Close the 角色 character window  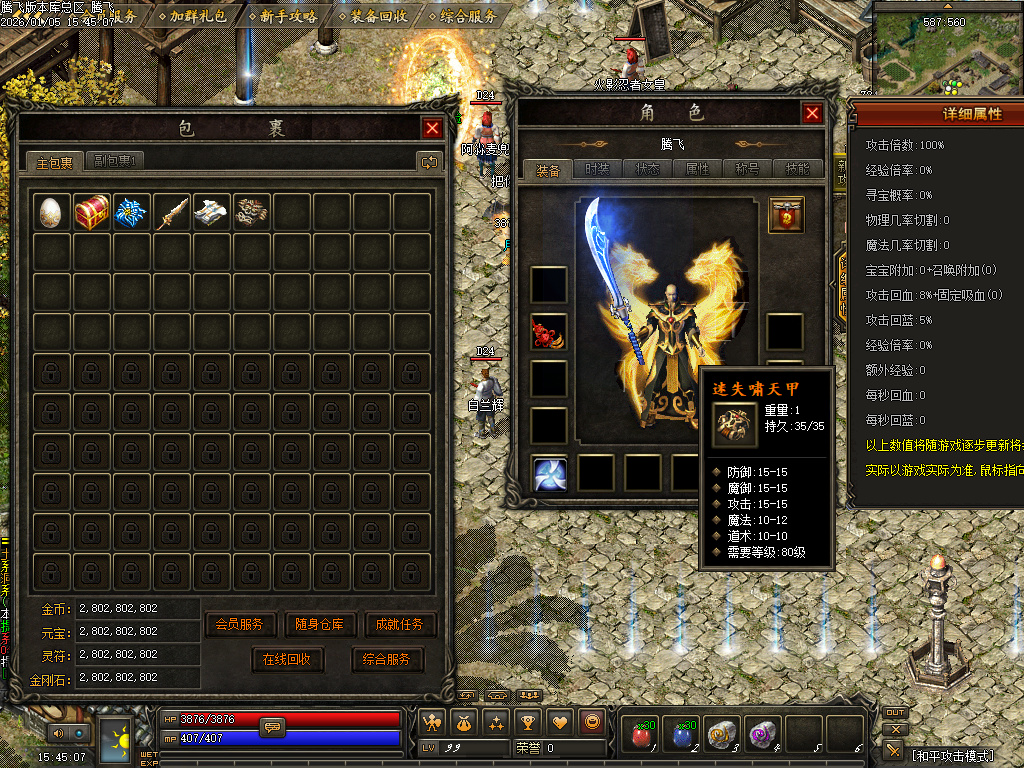tap(812, 114)
